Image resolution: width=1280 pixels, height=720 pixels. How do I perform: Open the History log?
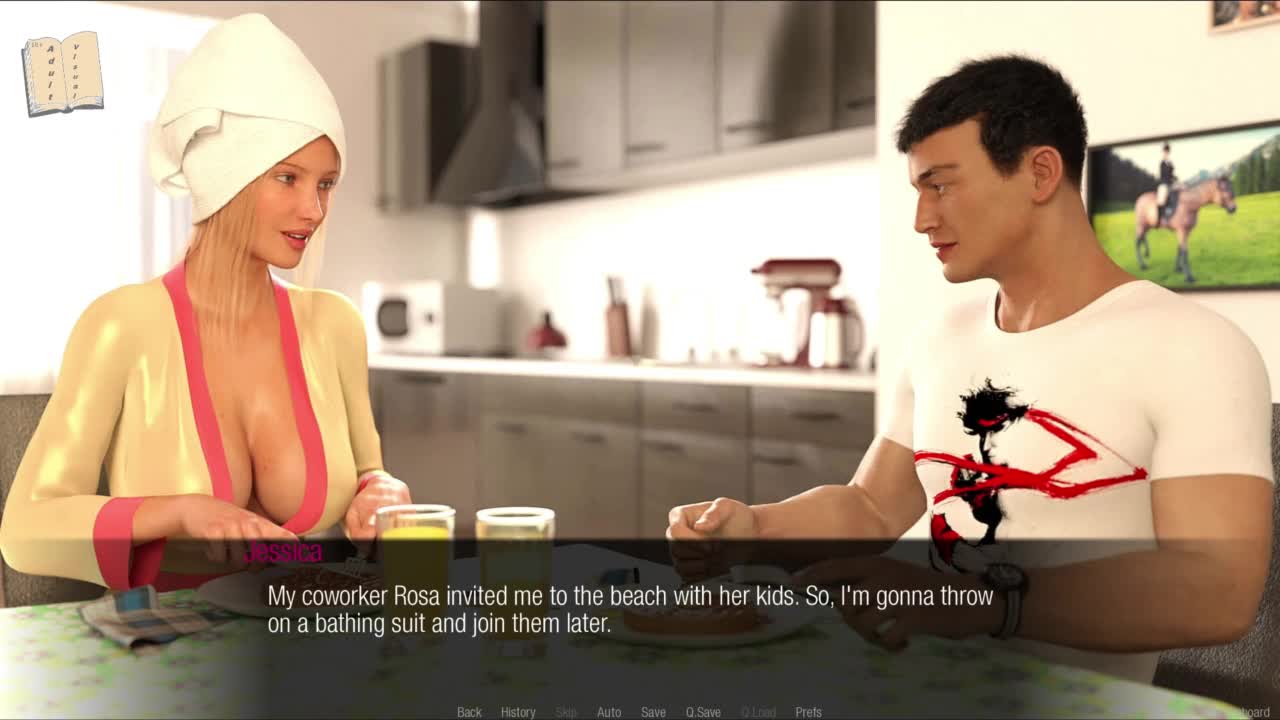518,712
